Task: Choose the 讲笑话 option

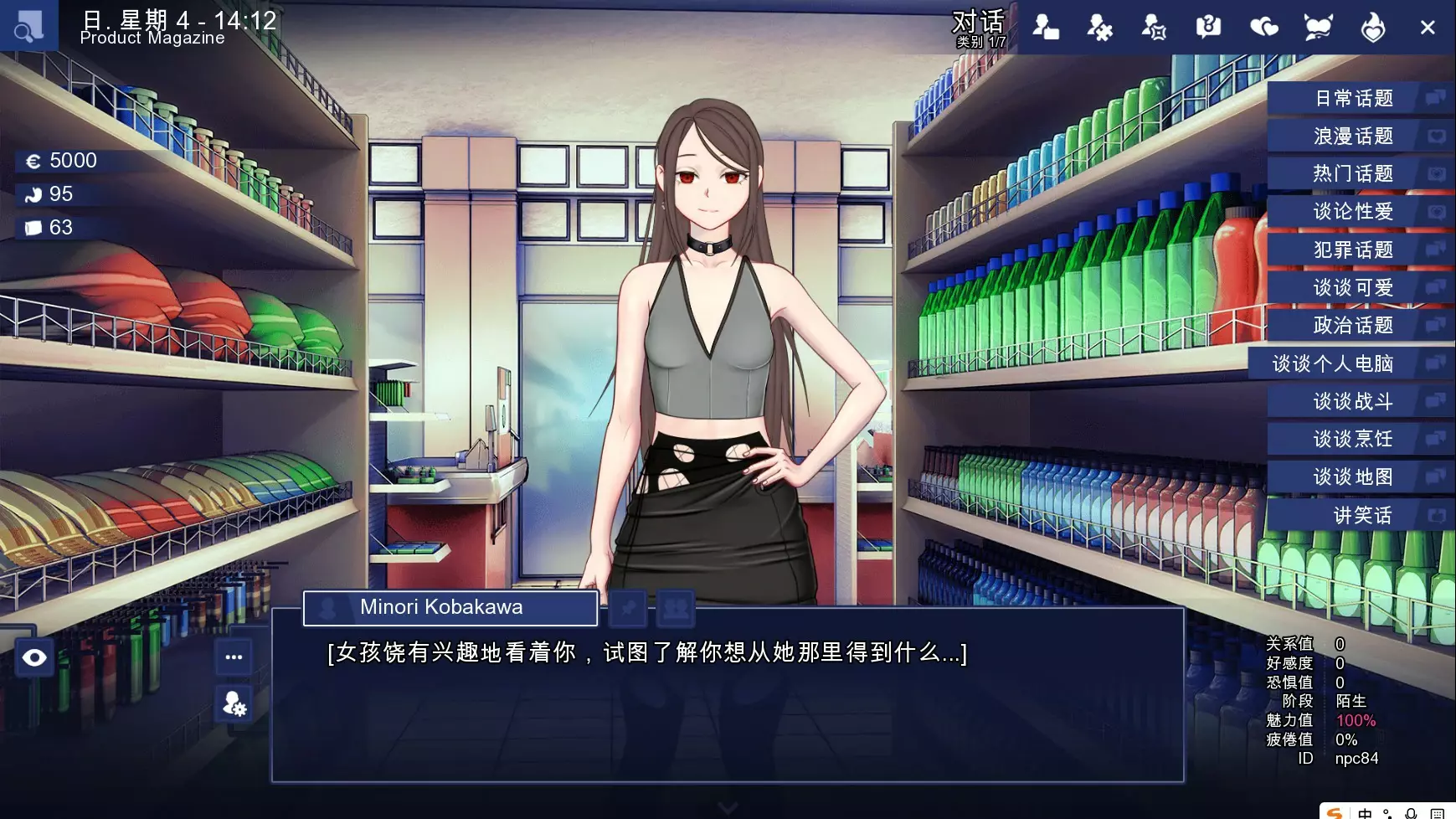Action: pyautogui.click(x=1361, y=516)
